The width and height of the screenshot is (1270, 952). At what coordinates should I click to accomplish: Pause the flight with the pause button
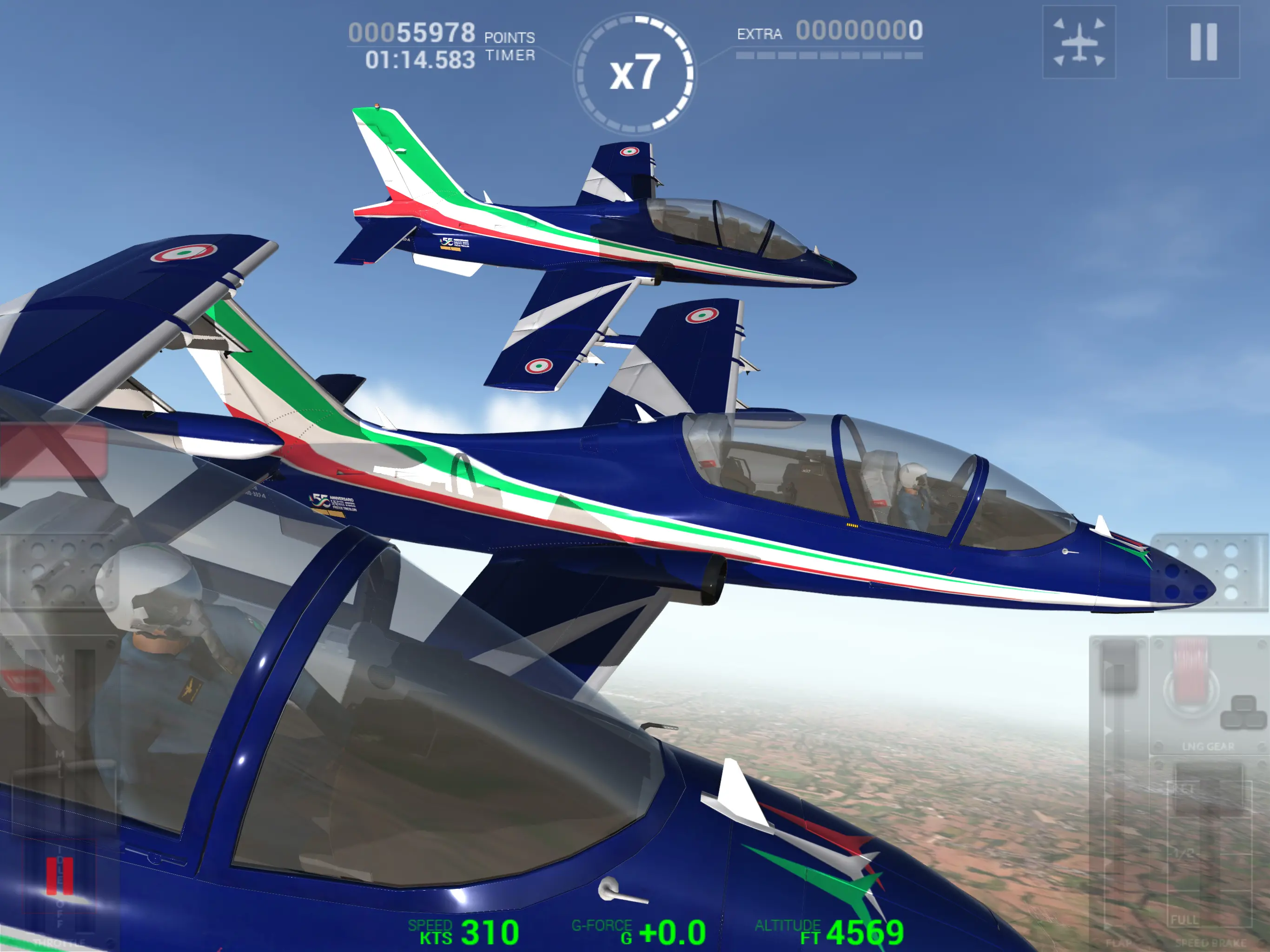1203,42
